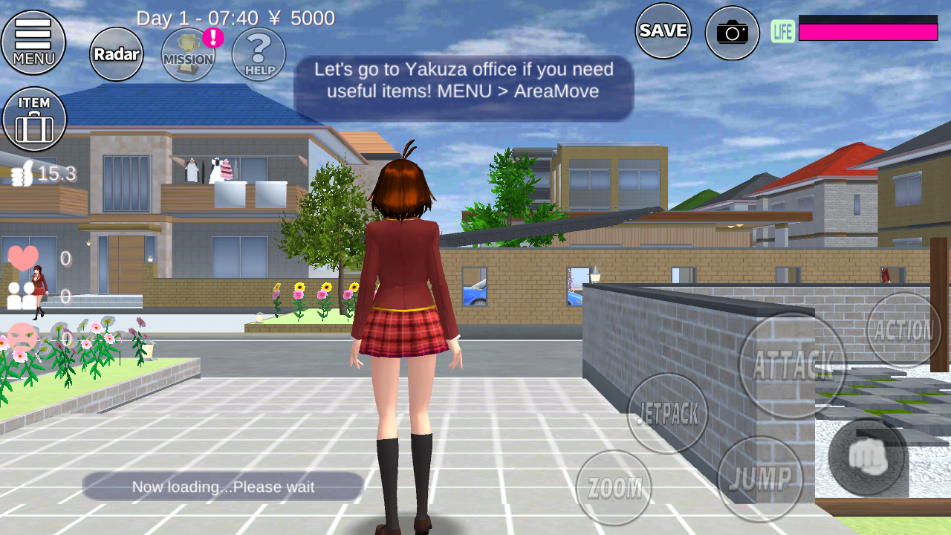Viewport: 951px width, 535px height.
Task: Tap the JUMP button
Action: [759, 478]
